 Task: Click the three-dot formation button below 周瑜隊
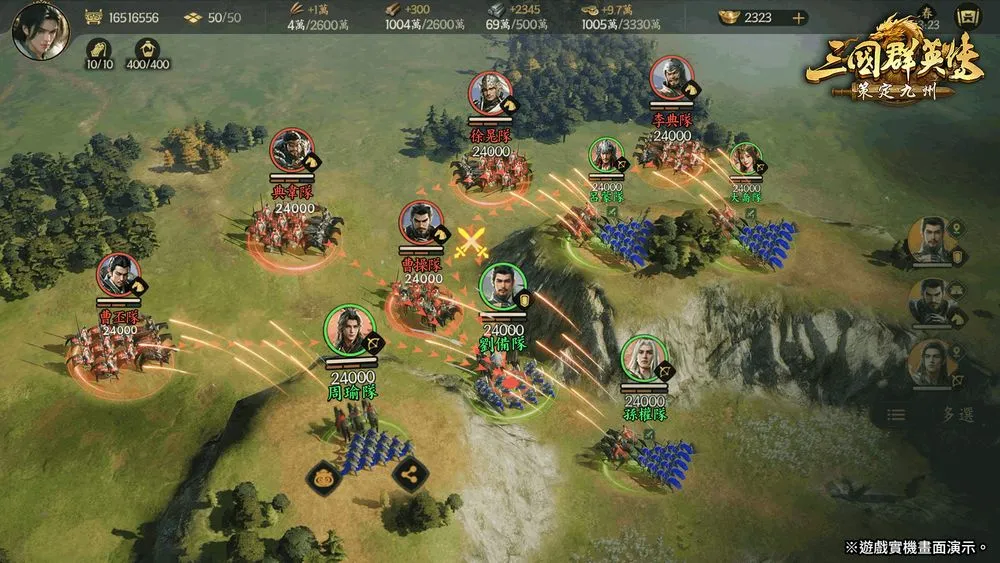point(407,475)
